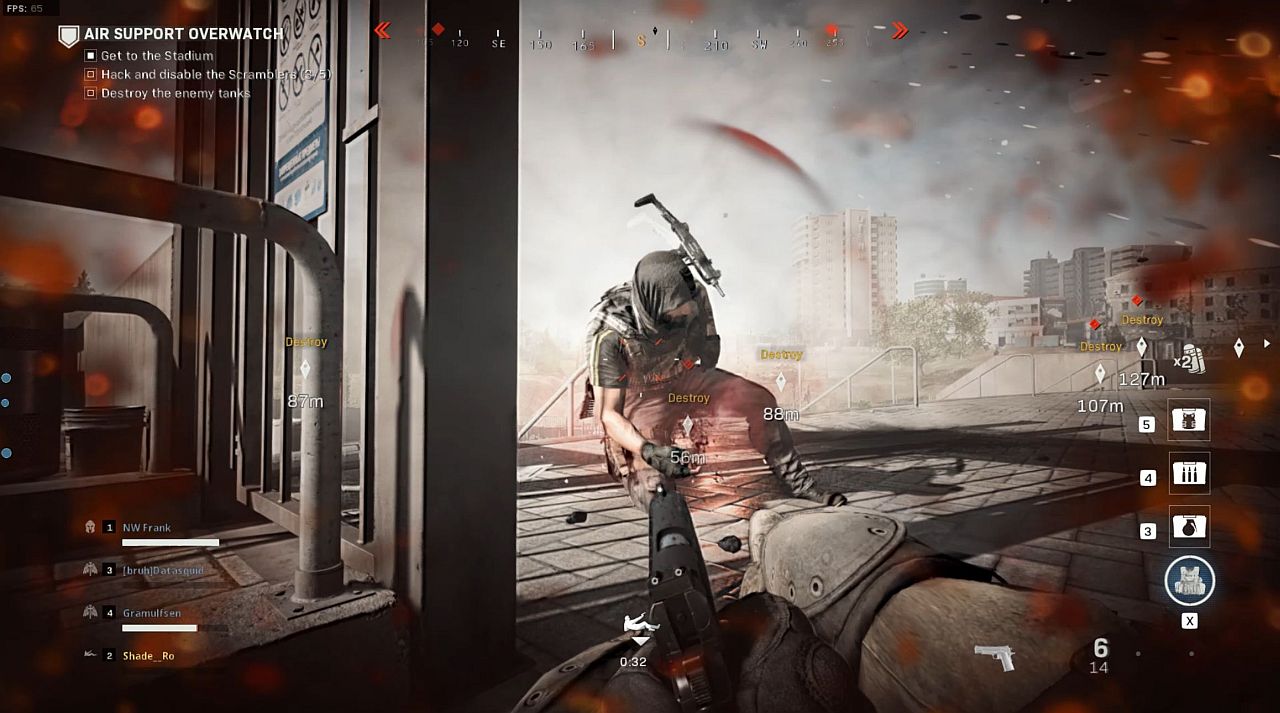1280x713 pixels.
Task: Click the Destroy marker at 56m
Action: 688,426
